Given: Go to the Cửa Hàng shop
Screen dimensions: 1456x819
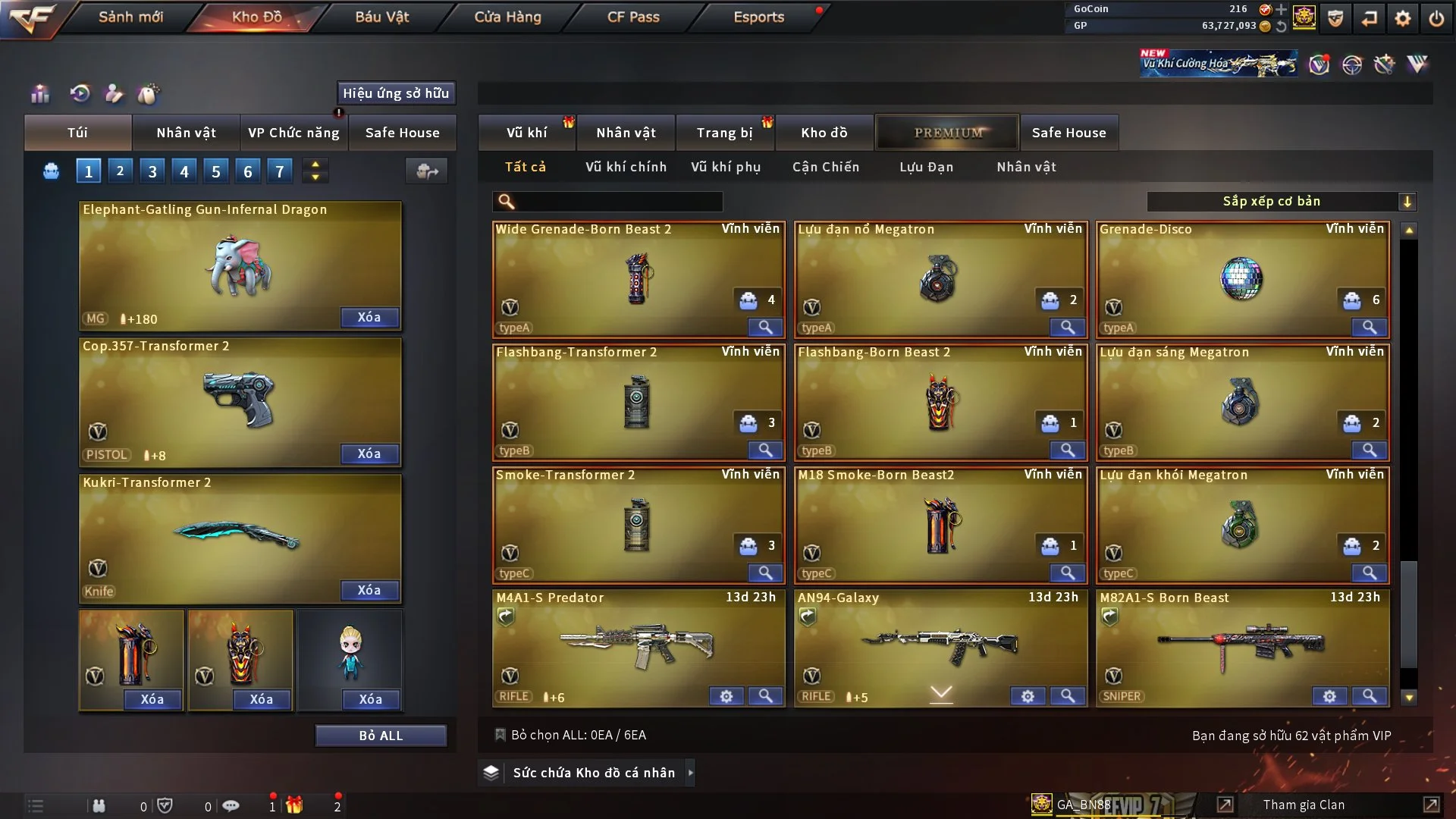Looking at the screenshot, I should pos(507,17).
